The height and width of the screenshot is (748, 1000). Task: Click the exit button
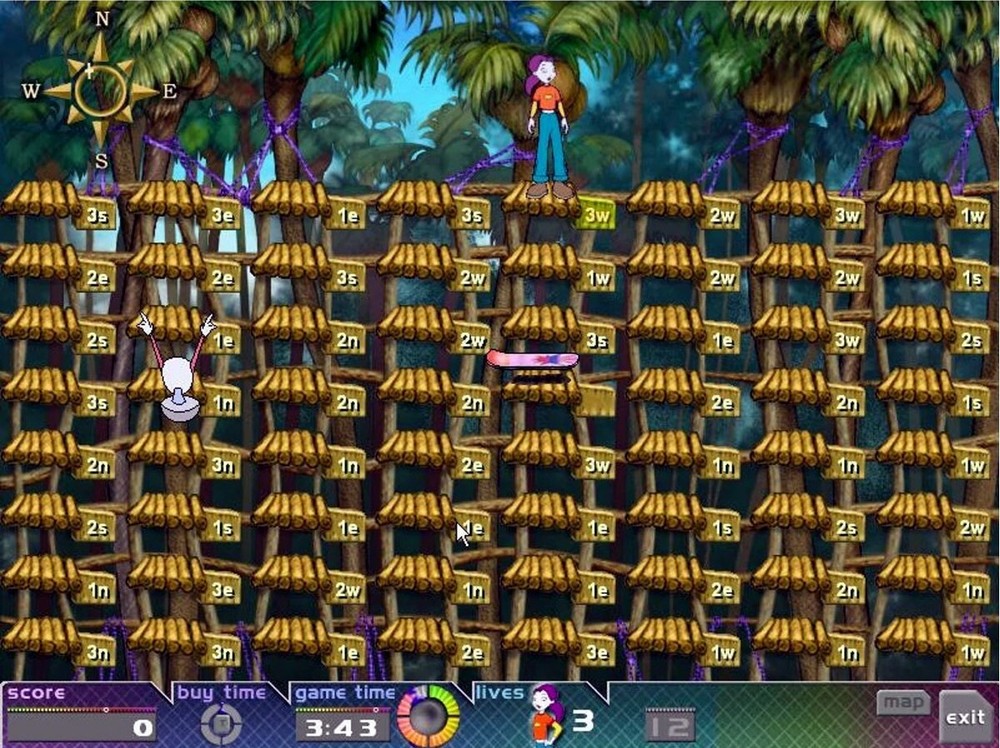click(965, 716)
